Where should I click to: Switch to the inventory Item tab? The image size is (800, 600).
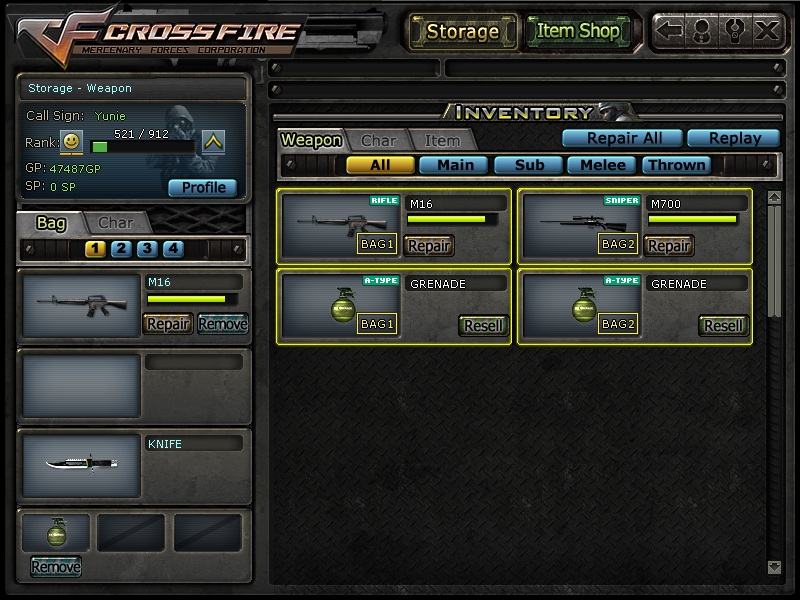tap(442, 141)
